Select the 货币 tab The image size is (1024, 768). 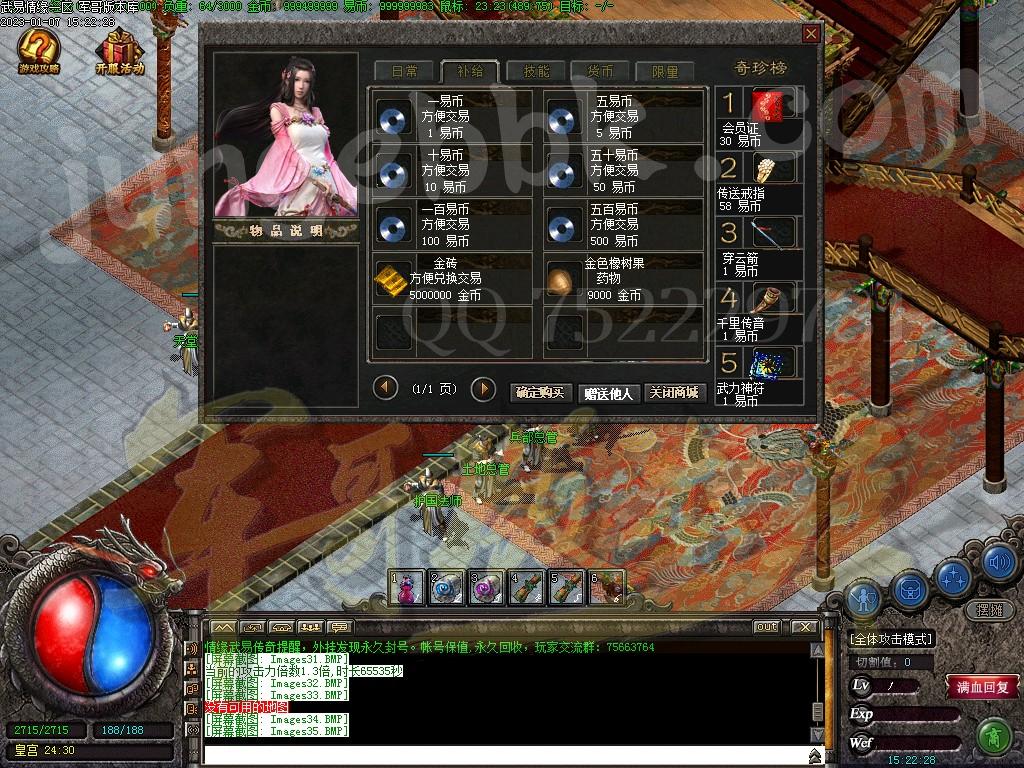coord(600,72)
